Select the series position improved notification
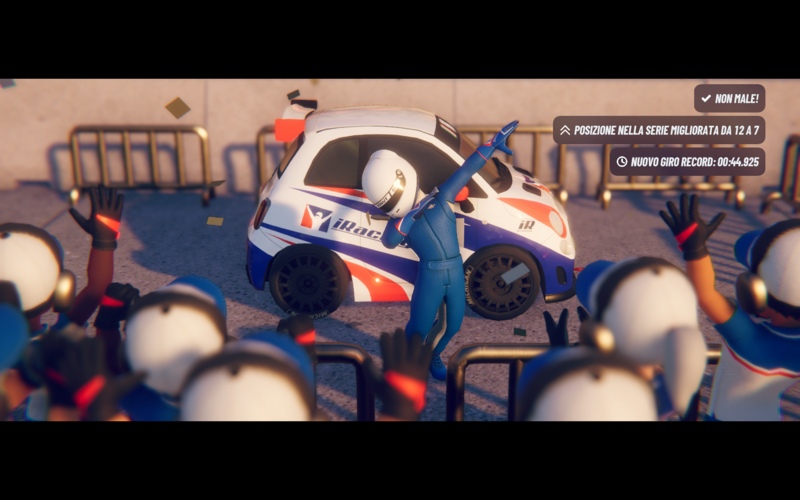The height and width of the screenshot is (500, 800). pyautogui.click(x=659, y=130)
